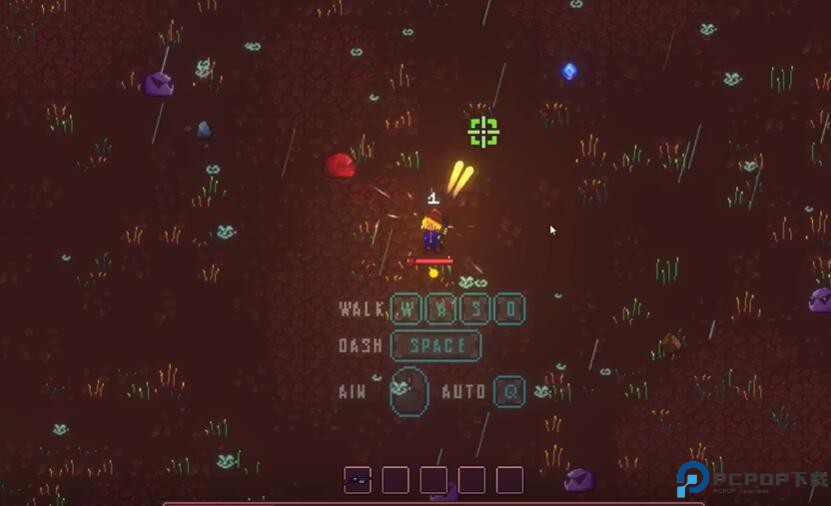The height and width of the screenshot is (506, 831).
Task: Select the hotbar slot holding the gun
Action: (357, 480)
